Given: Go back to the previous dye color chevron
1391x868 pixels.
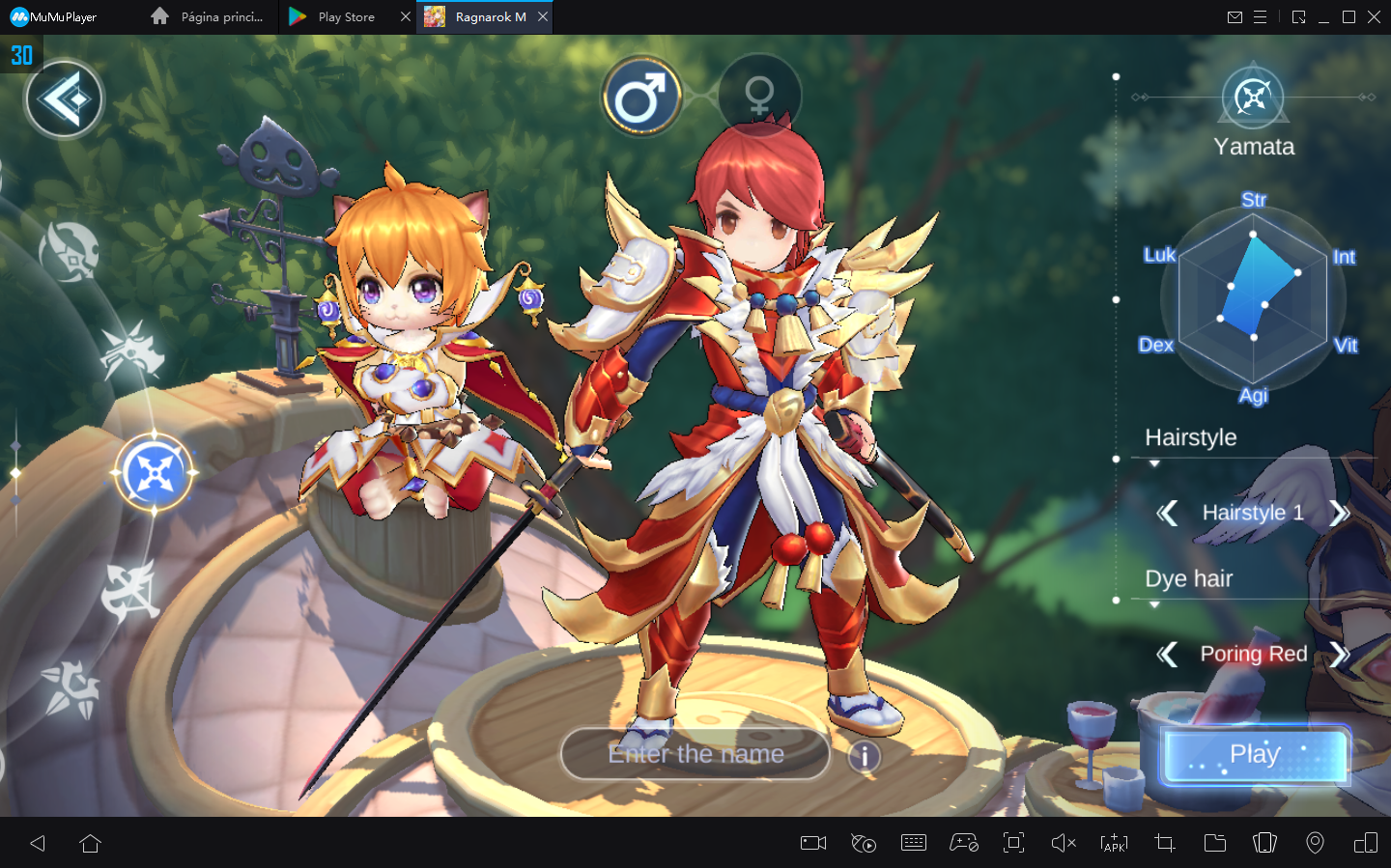Looking at the screenshot, I should (1167, 655).
